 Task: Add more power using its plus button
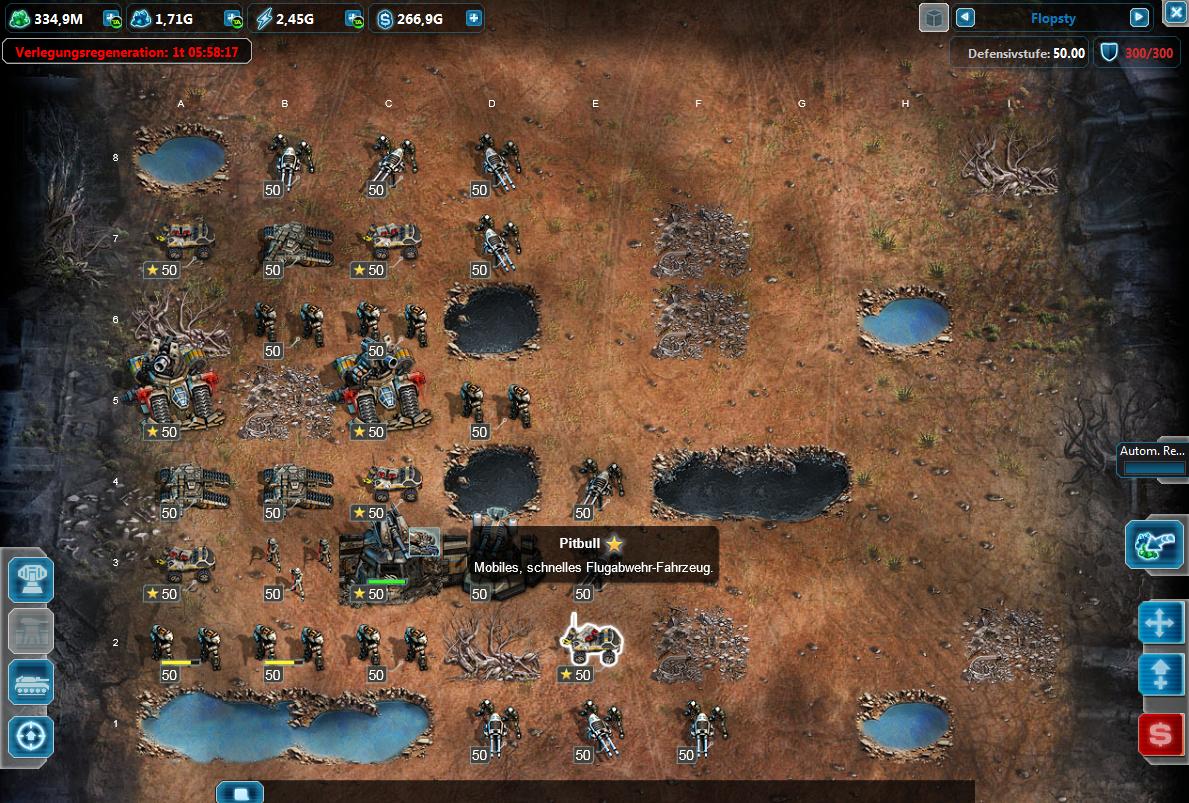coord(353,18)
